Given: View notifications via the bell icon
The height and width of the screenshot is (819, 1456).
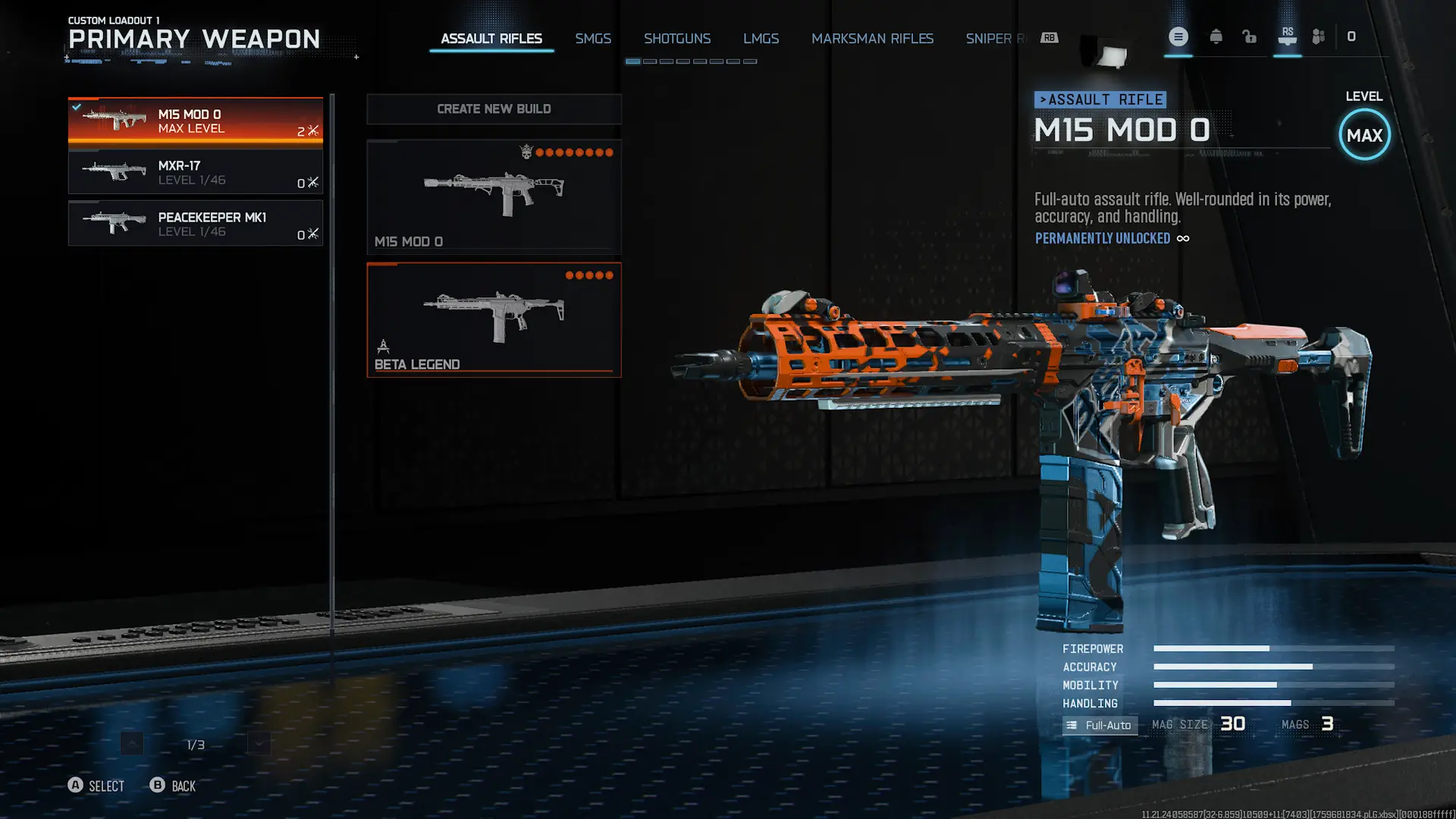Looking at the screenshot, I should tap(1216, 36).
